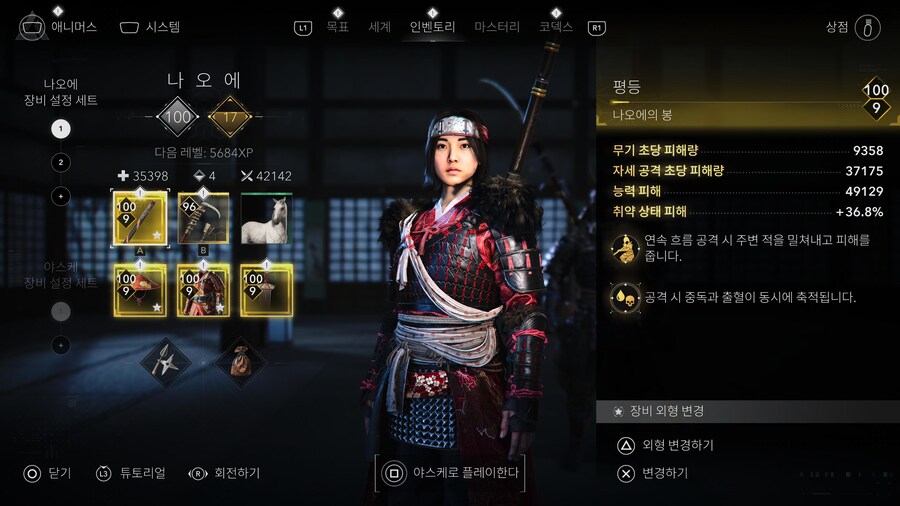Open the 마스터리 (Mastery) tab
The height and width of the screenshot is (506, 900).
[497, 27]
